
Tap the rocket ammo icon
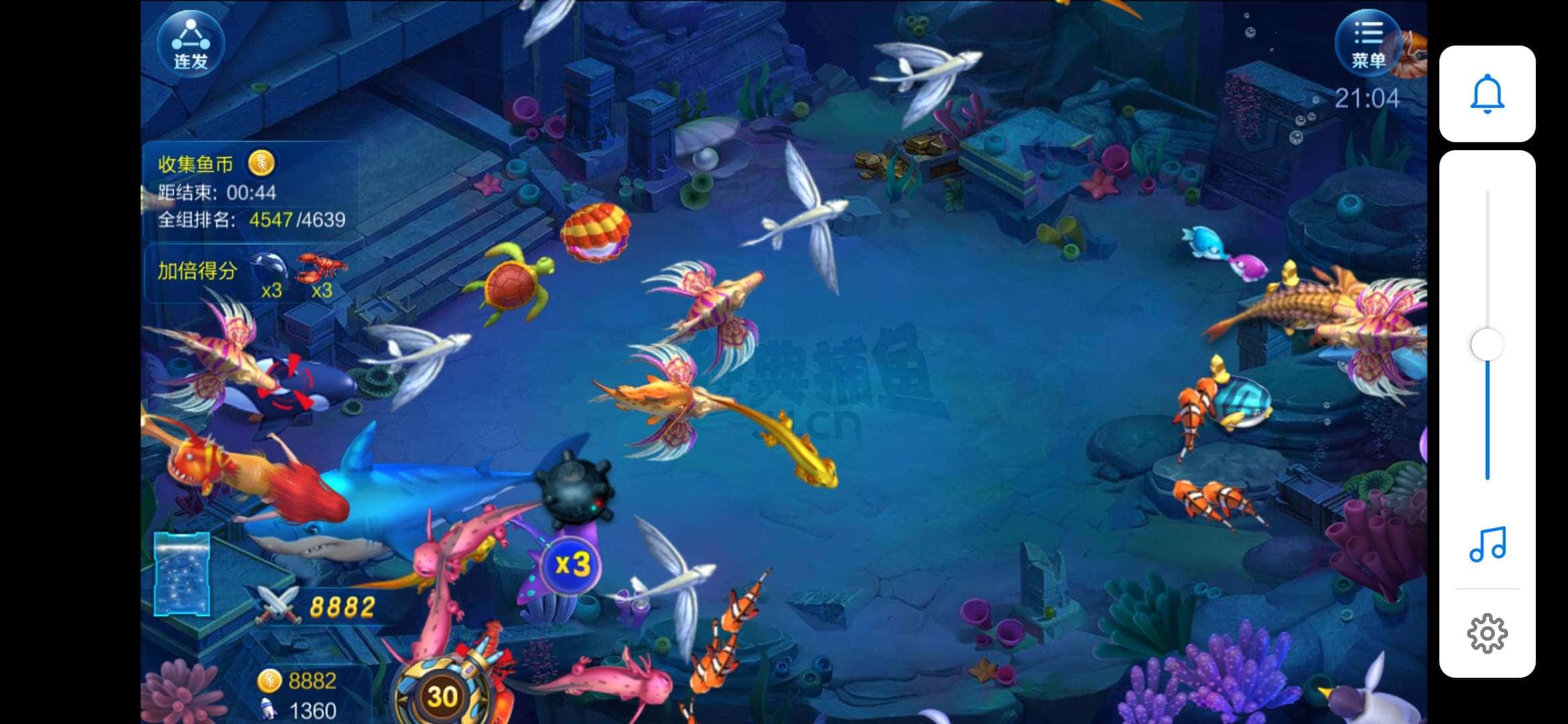pos(269,709)
